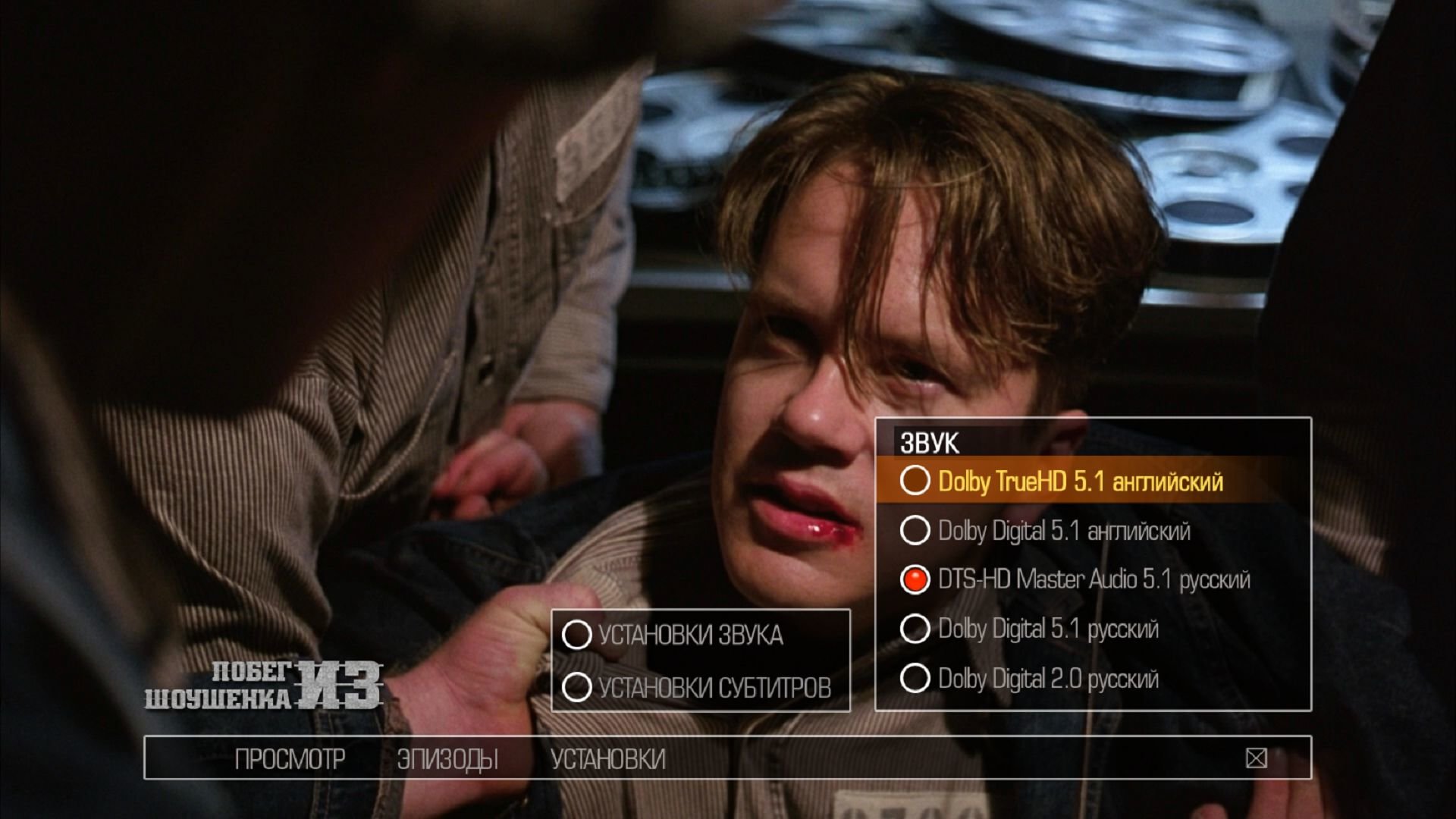This screenshot has width=1456, height=819.
Task: Close the menu with the crossed box icon
Action: [1256, 758]
